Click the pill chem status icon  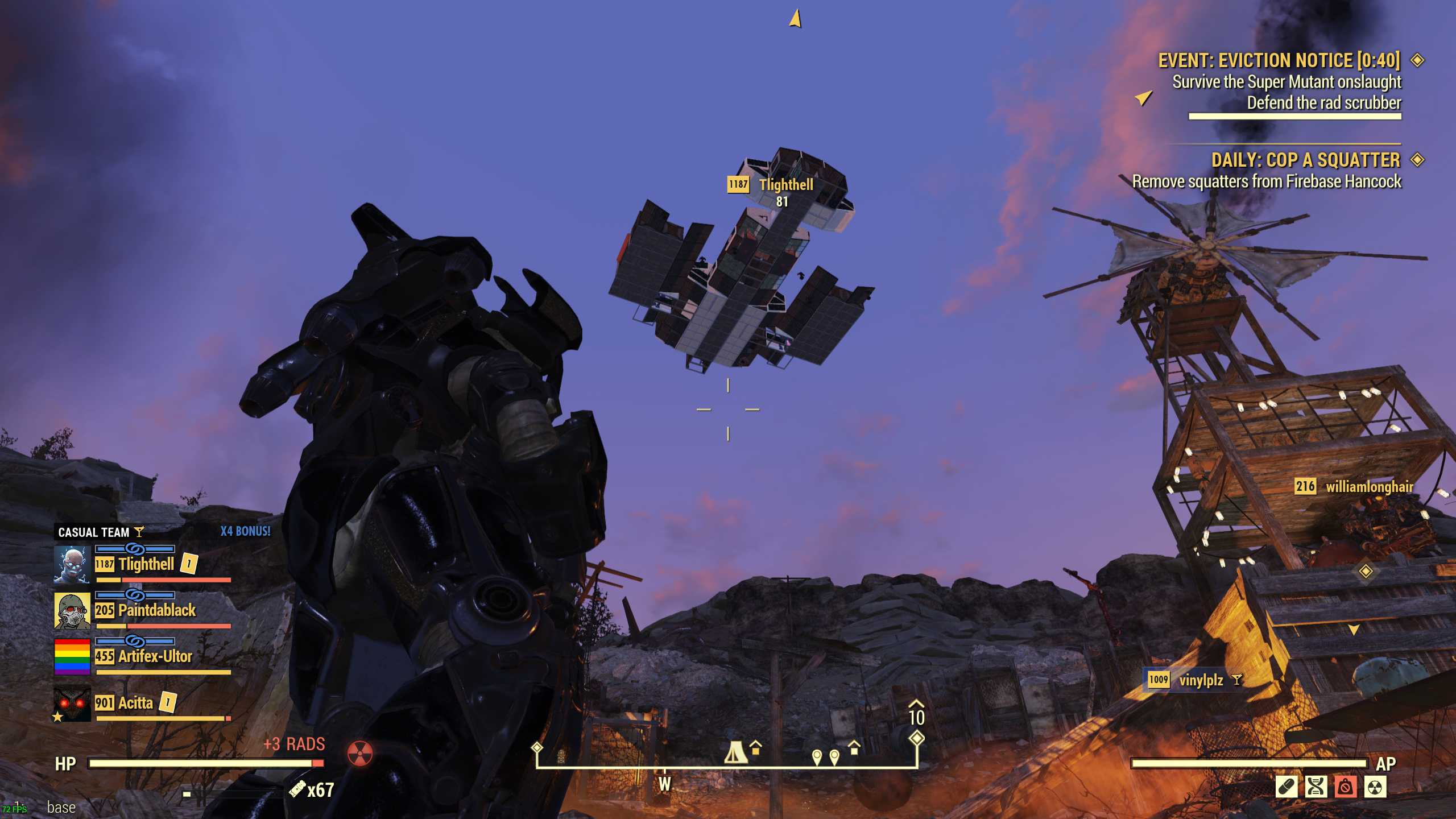(1287, 787)
